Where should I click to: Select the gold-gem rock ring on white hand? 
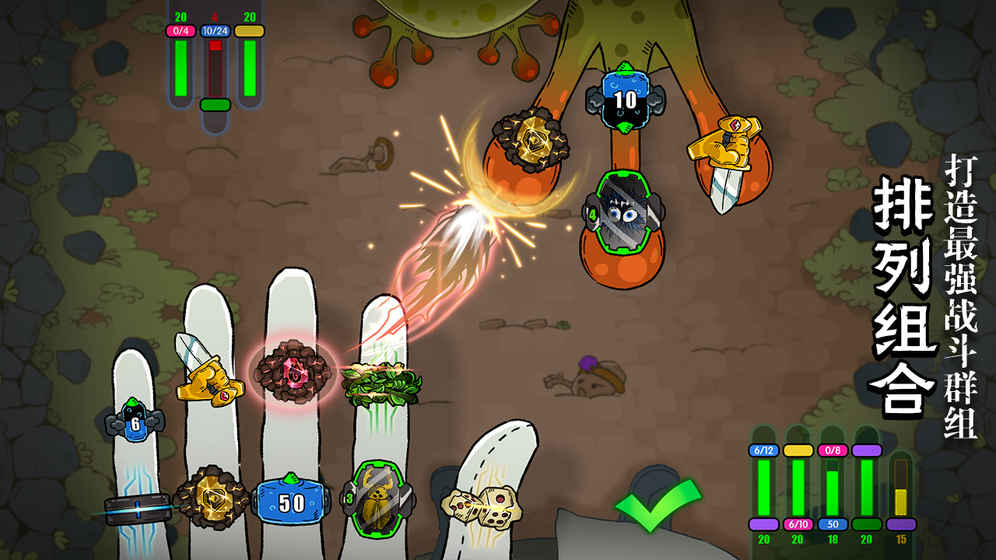(209, 496)
